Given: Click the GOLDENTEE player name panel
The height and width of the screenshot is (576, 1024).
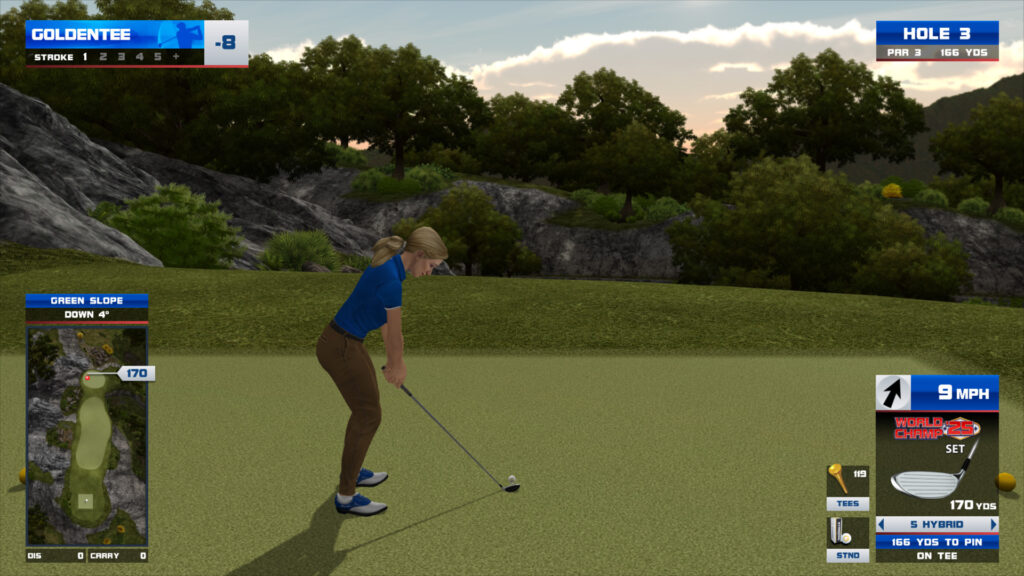Looking at the screenshot, I should (x=114, y=35).
